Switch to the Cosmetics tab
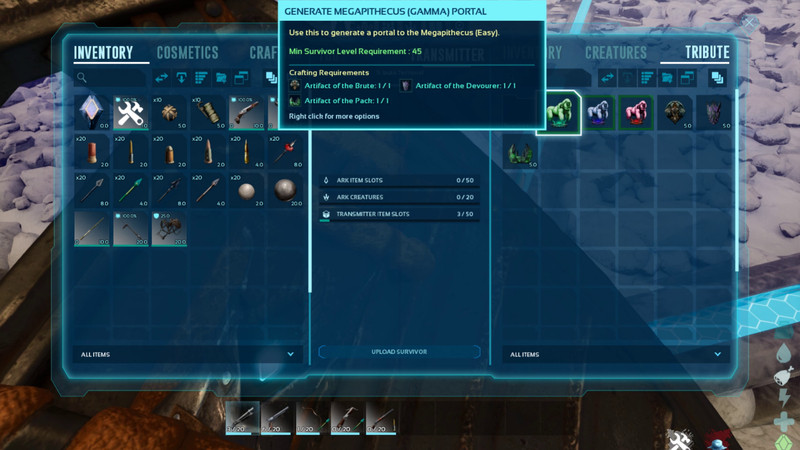This screenshot has height=450, width=800. point(187,53)
